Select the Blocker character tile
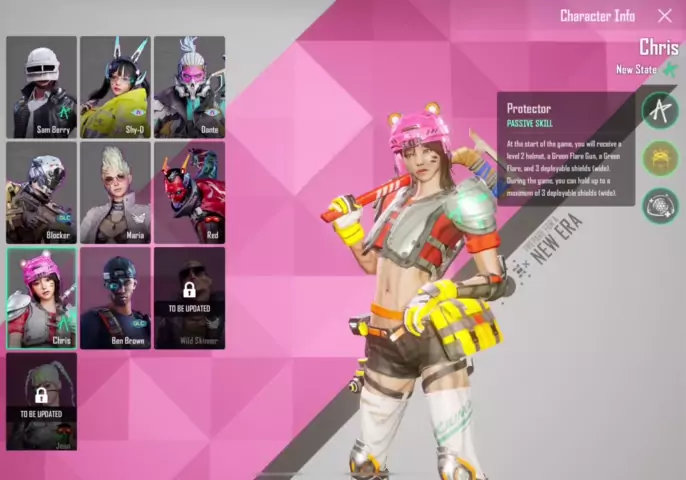The height and width of the screenshot is (480, 686). (41, 193)
